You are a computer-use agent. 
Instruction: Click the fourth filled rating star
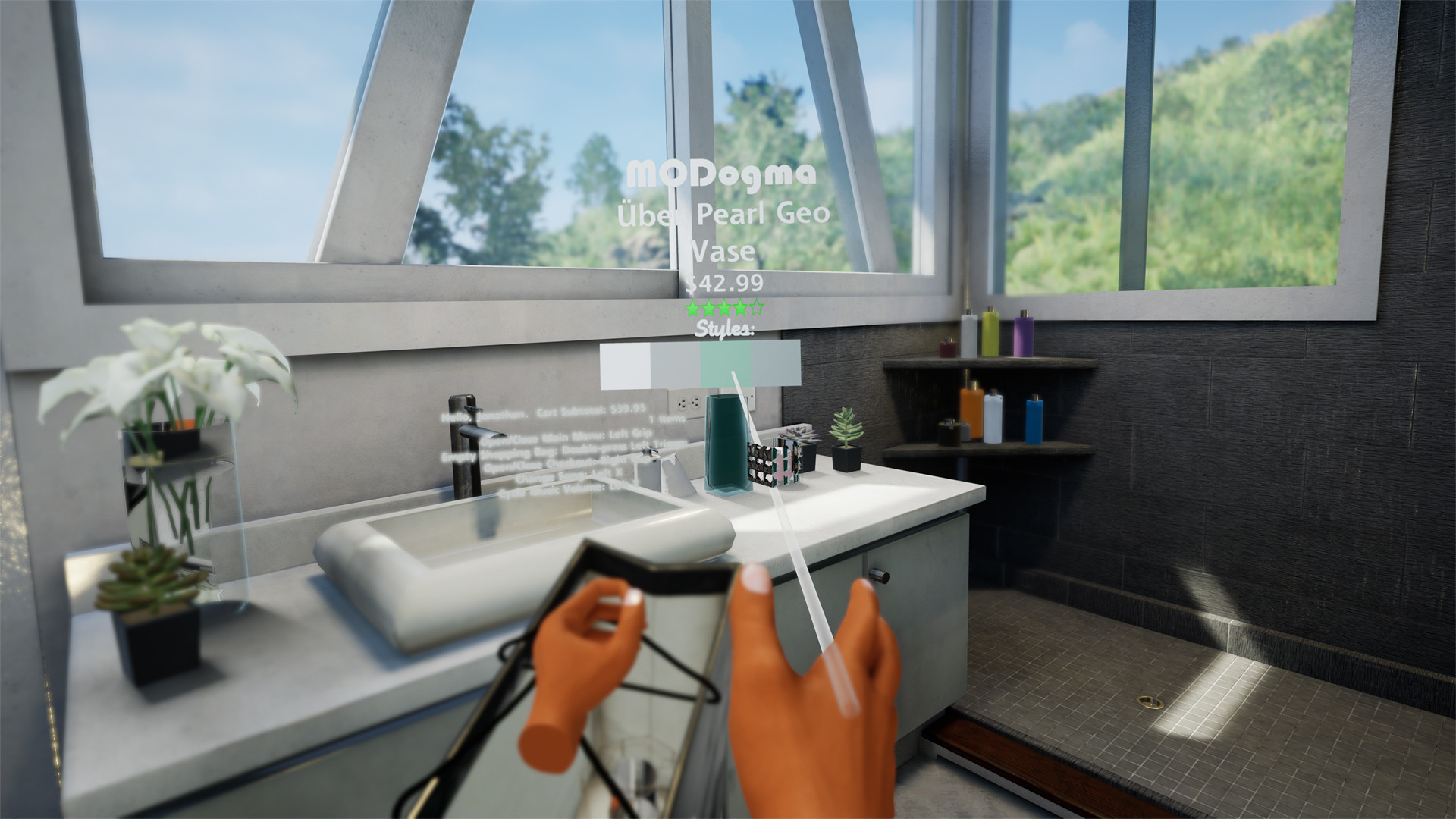tap(741, 308)
